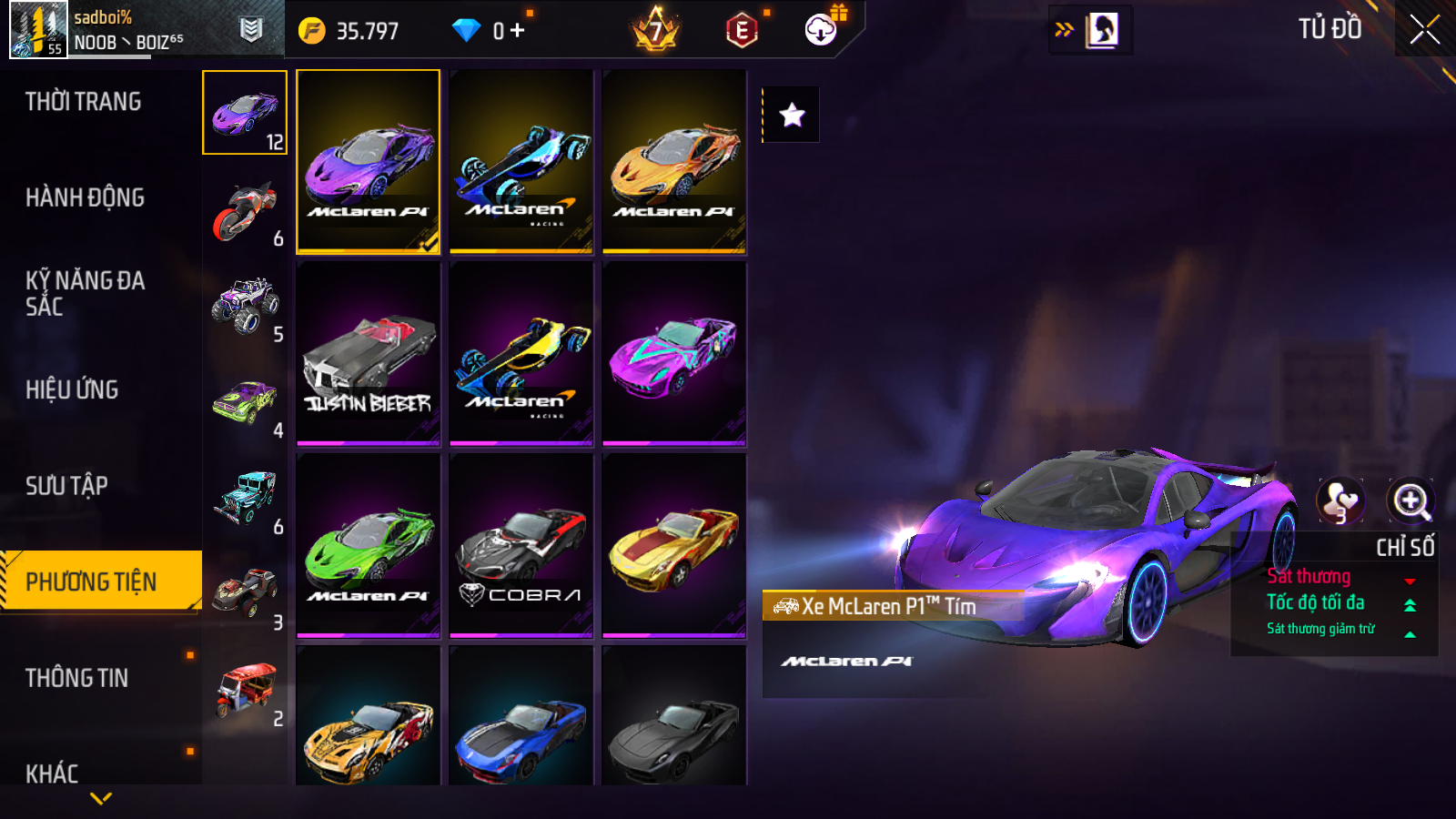
Task: Open the cloud download icon
Action: 821,30
